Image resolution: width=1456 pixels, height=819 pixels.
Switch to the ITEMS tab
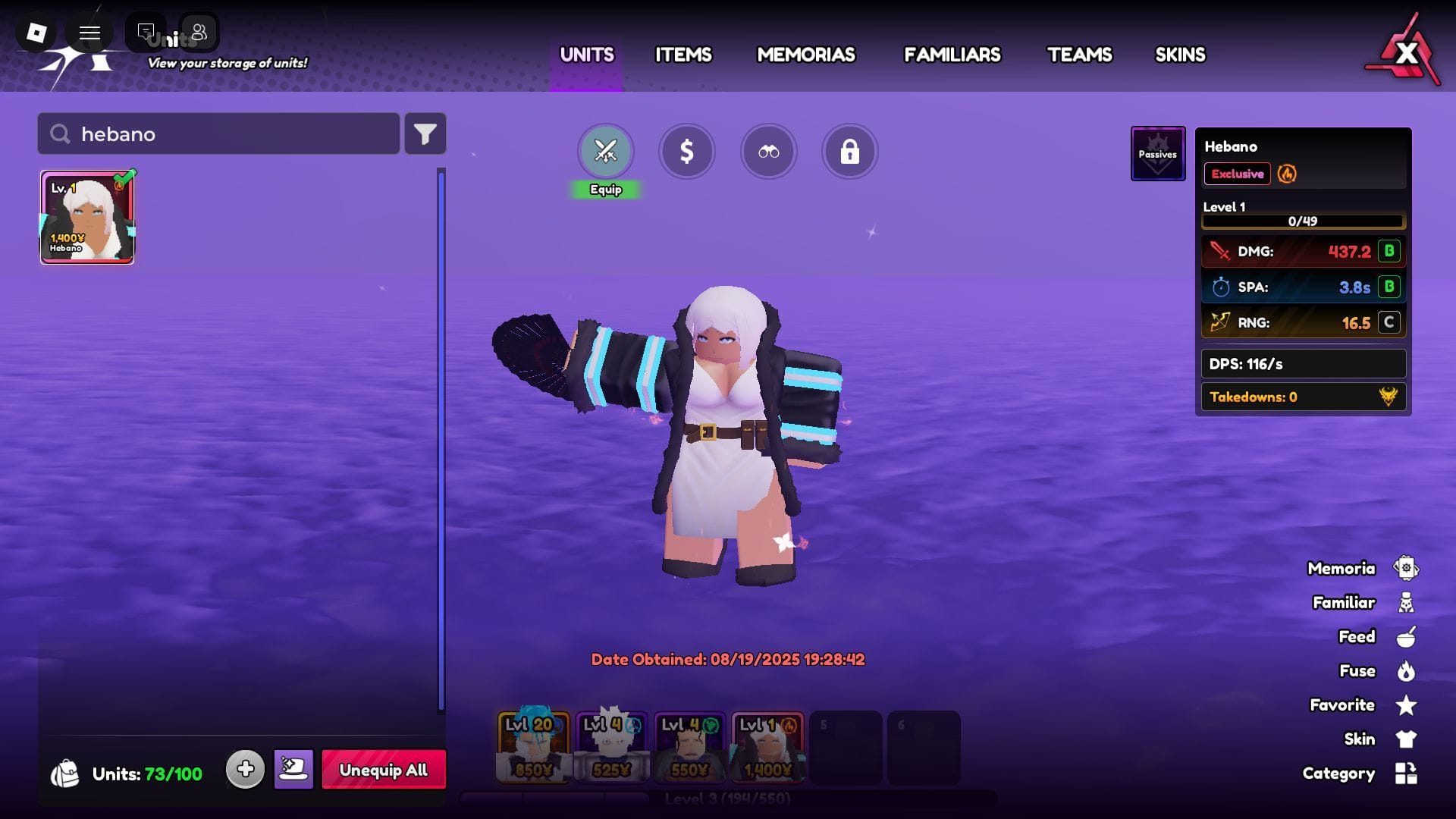click(x=682, y=55)
